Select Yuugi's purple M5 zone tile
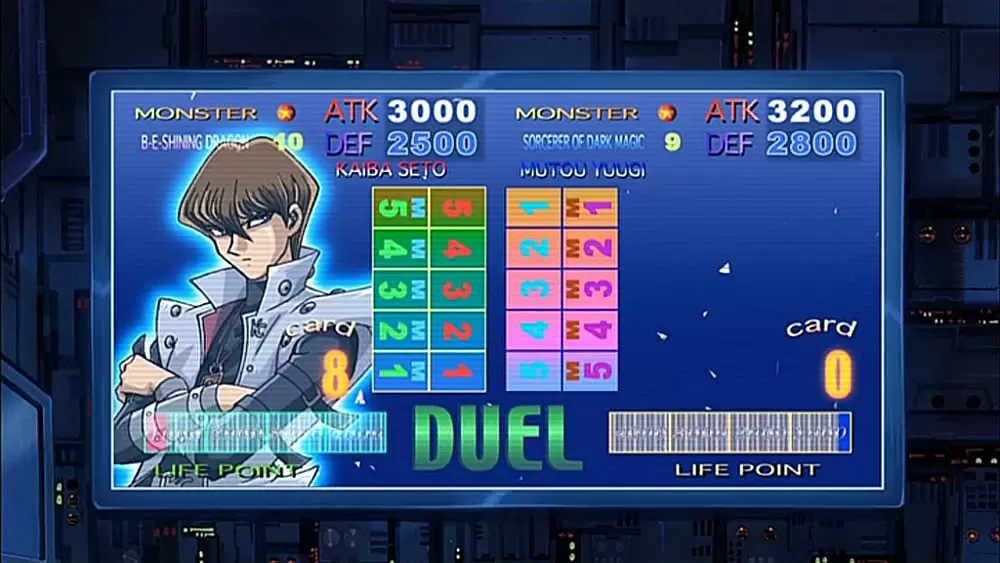 coord(590,371)
